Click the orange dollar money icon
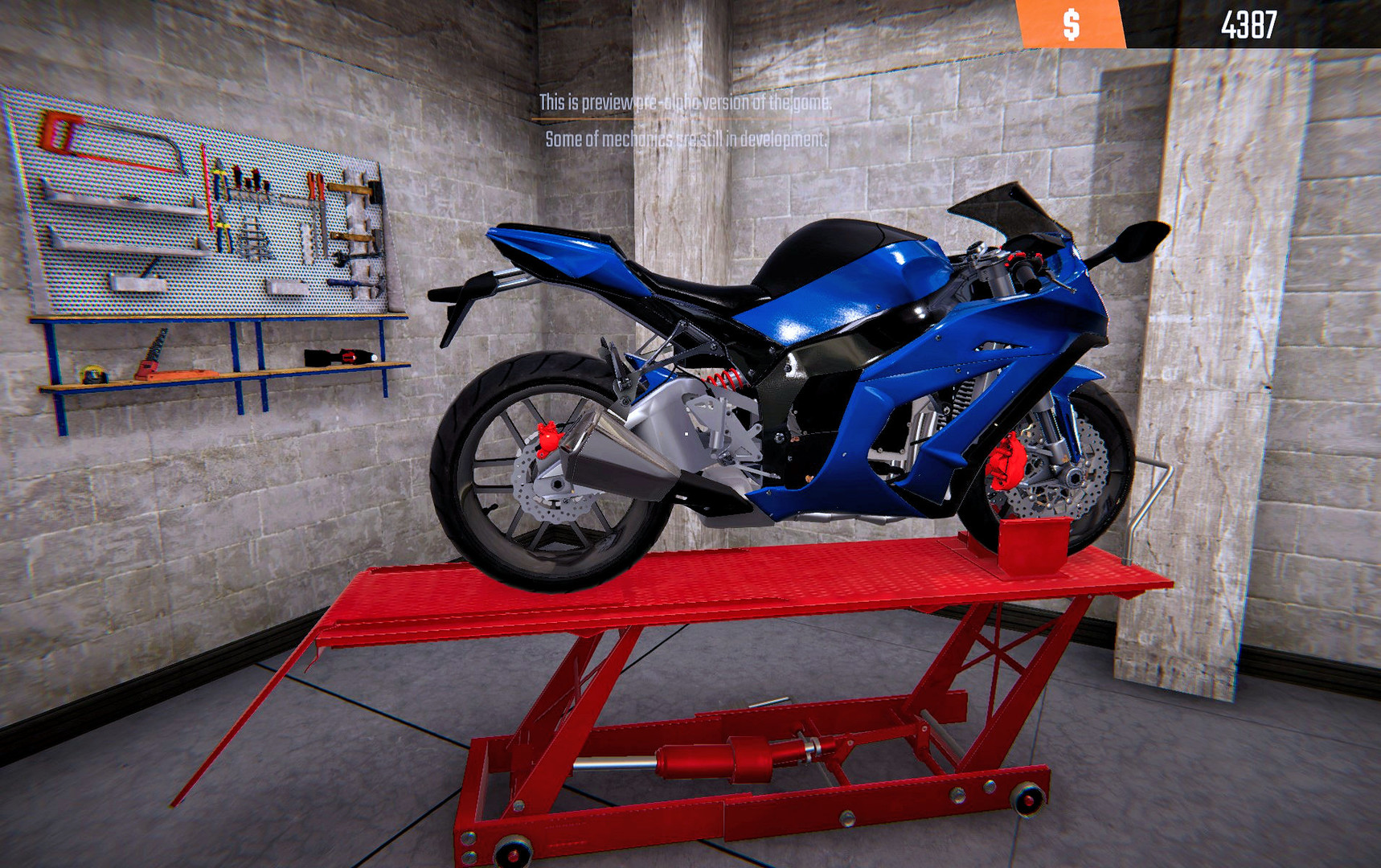Screen dimensions: 1381x868 click(1070, 23)
